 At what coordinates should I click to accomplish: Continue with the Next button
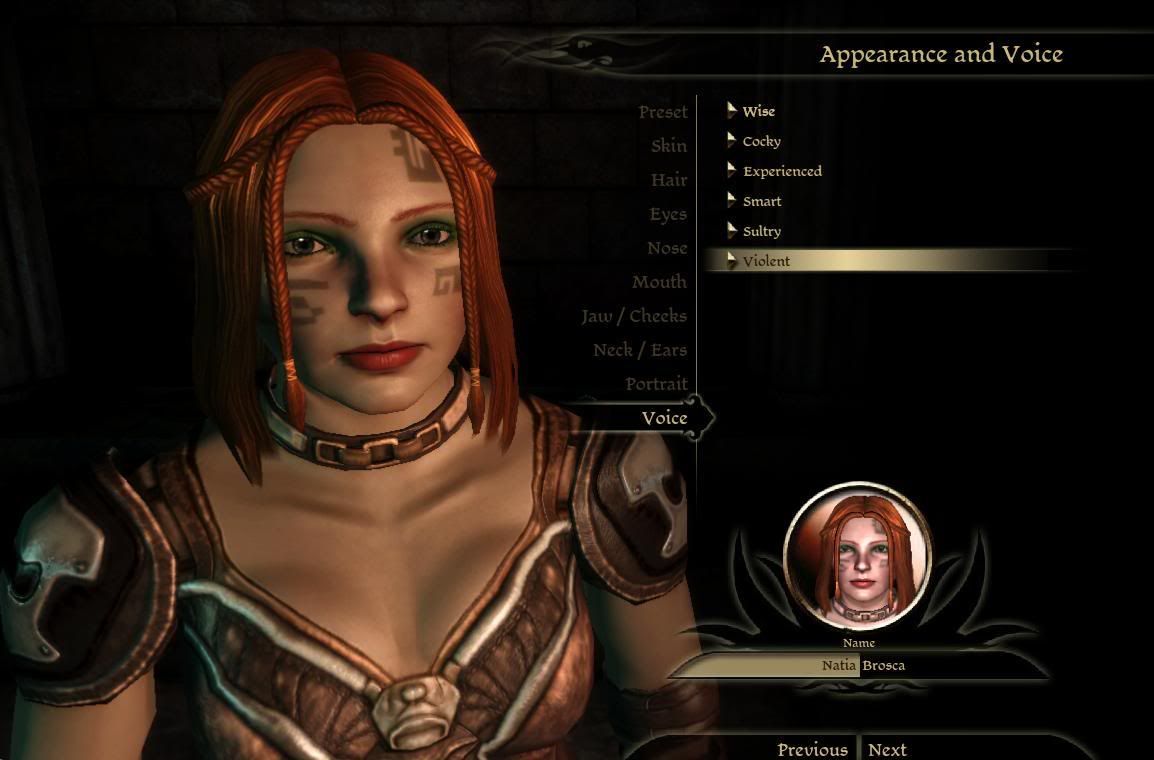point(887,749)
